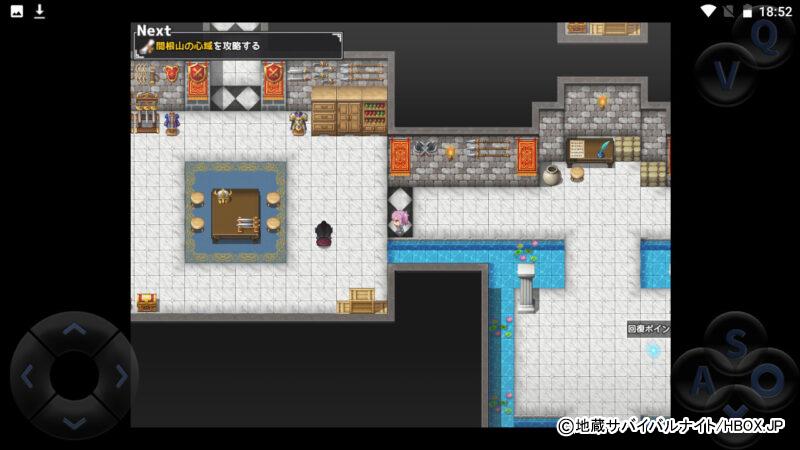Move left with the D-pad left arrow
800x450 pixels.
pos(28,376)
